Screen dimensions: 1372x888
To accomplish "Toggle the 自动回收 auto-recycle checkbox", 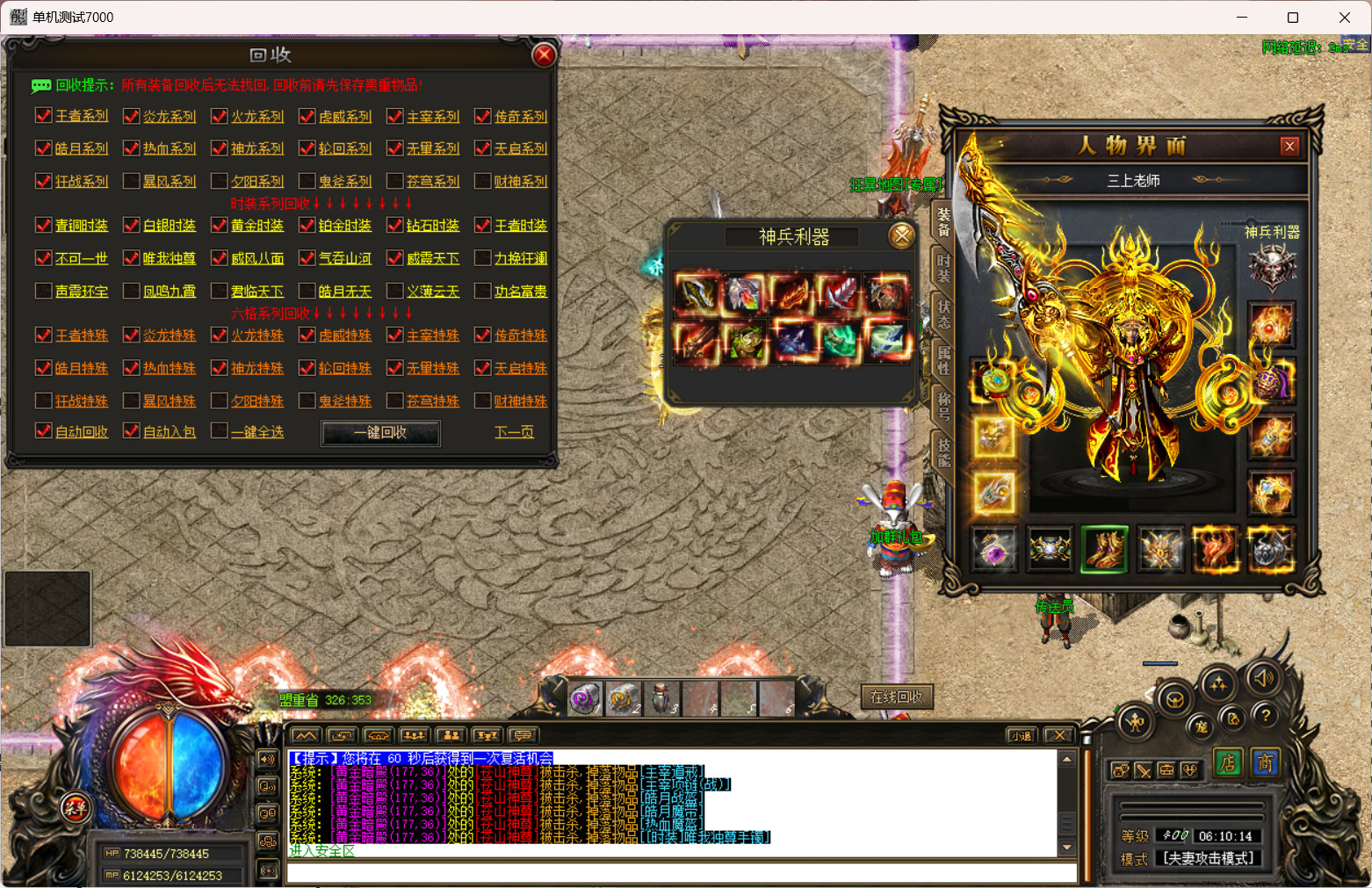I will click(x=44, y=431).
